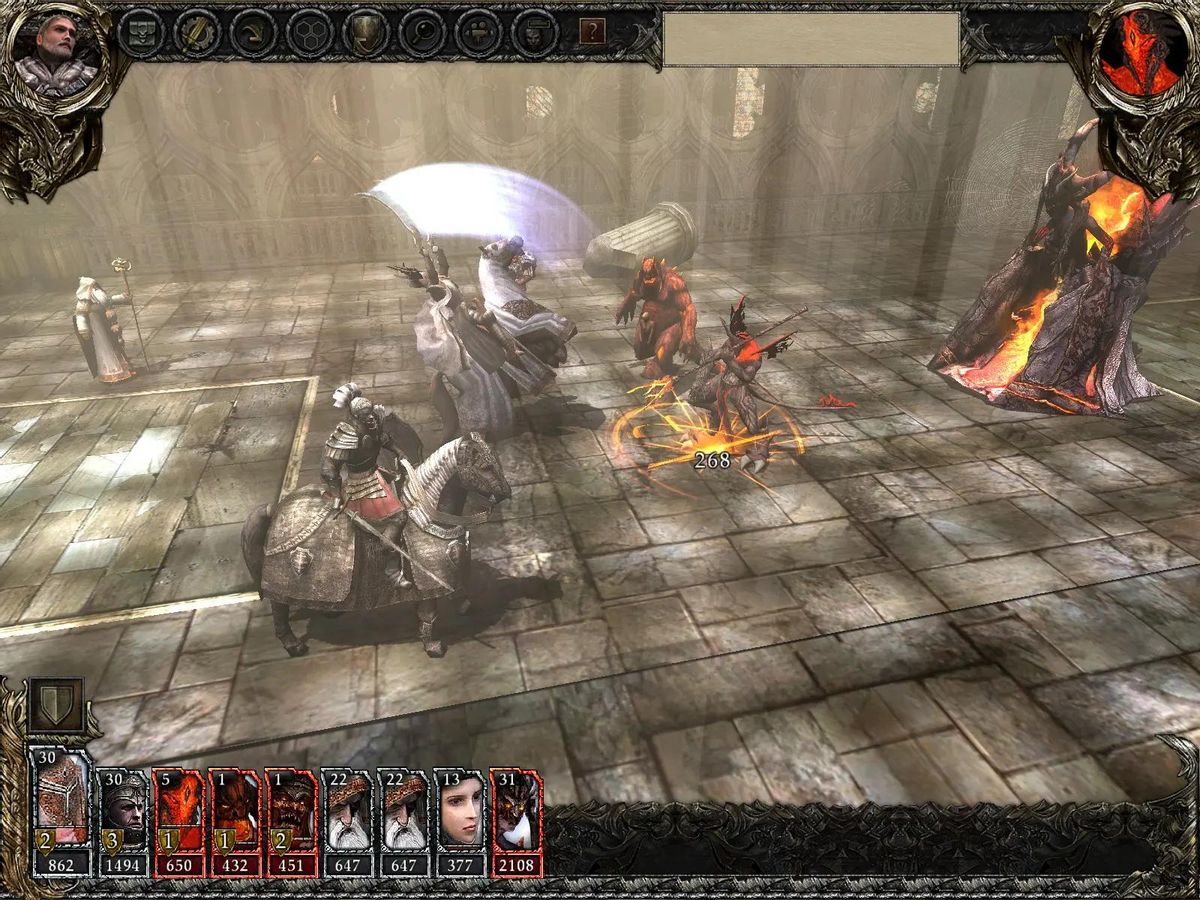
Task: Click the blank parchment message panel
Action: 811,39
